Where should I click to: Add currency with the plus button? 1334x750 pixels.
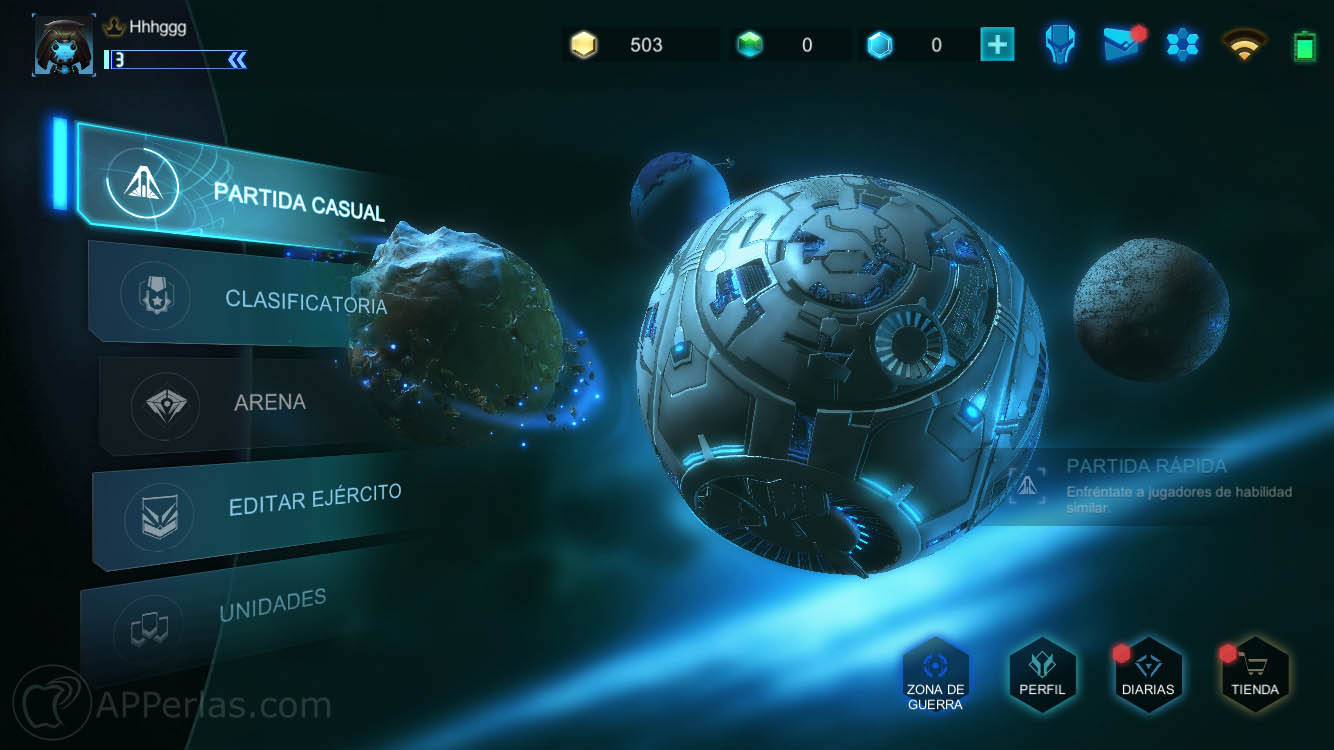[x=997, y=45]
